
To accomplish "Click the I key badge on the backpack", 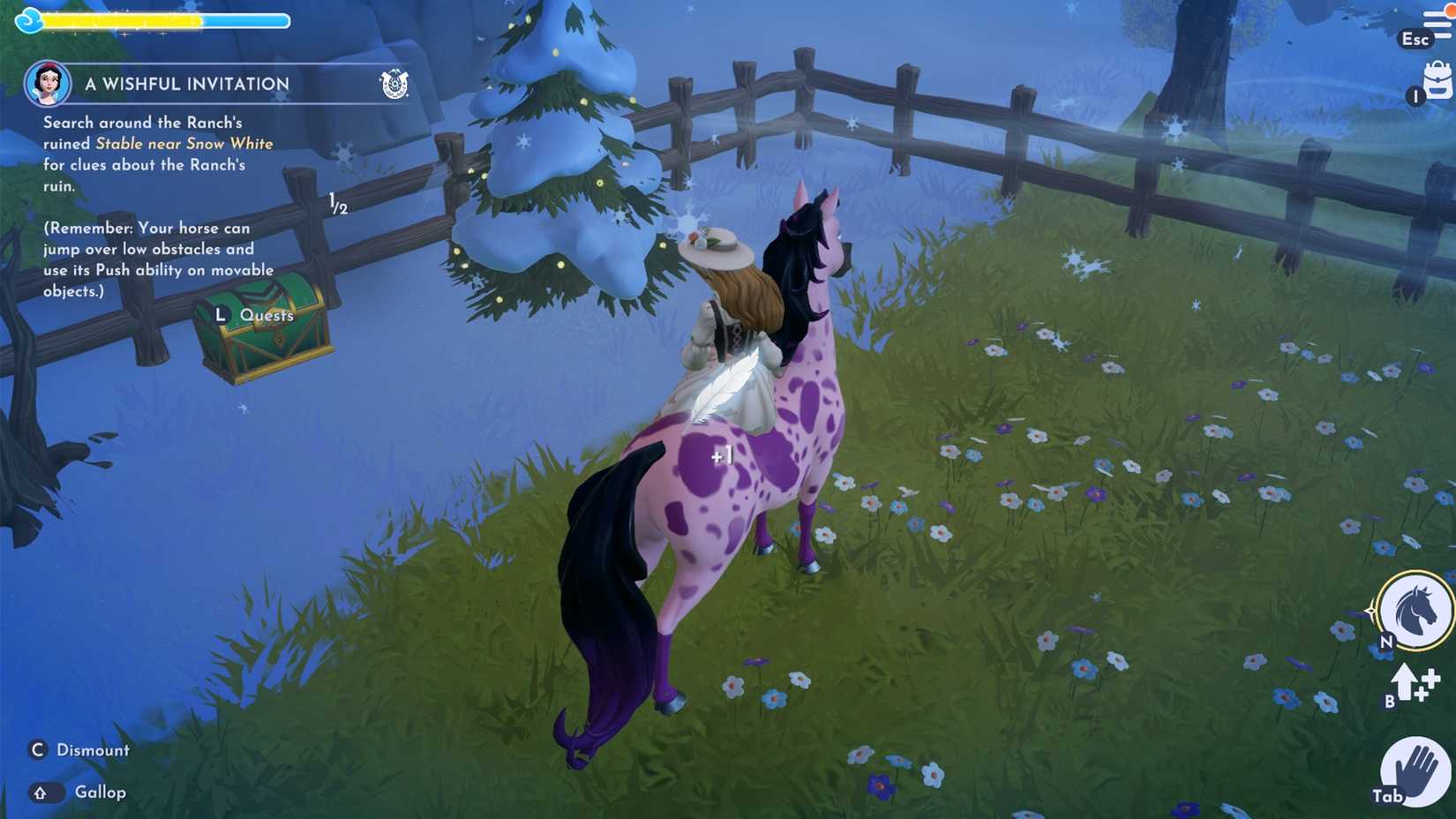I will coord(1419,95).
